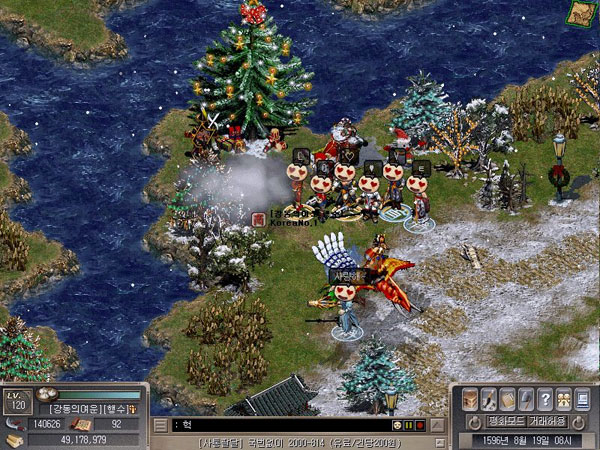Click the sword and brush icon
This screenshot has width=600, height=450.
click(x=490, y=398)
